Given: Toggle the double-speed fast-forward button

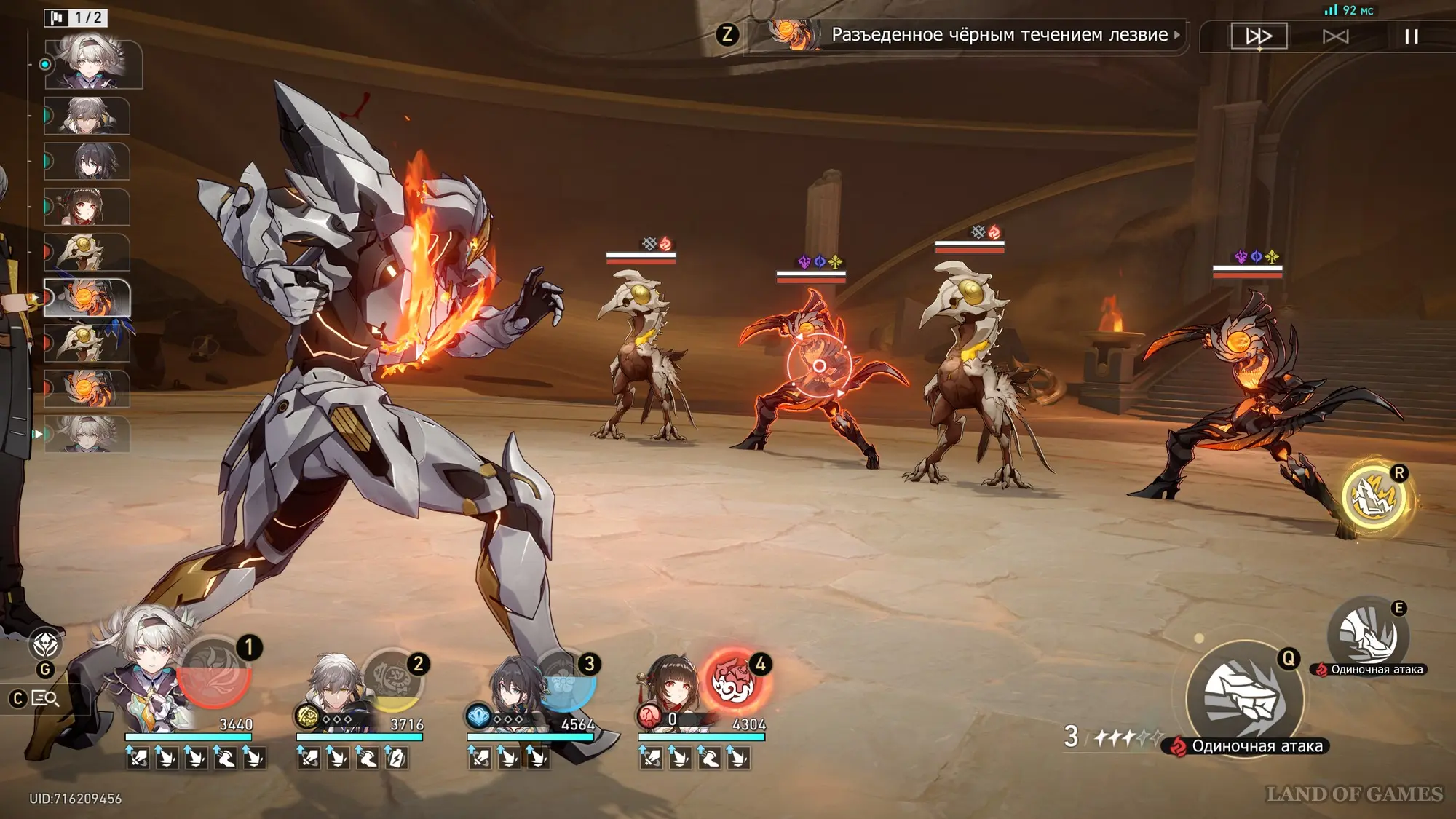Looking at the screenshot, I should tap(1259, 36).
